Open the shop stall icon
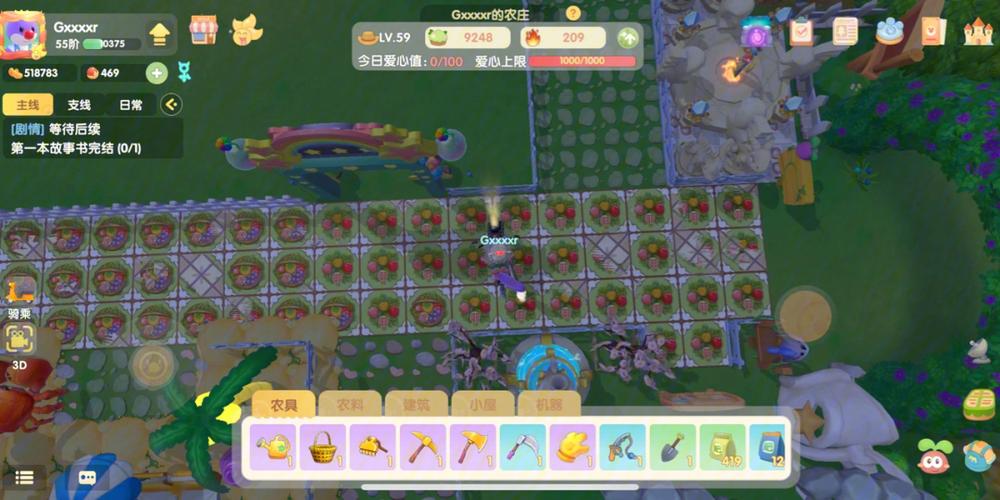Screen dimensions: 1000x500 tap(203, 30)
